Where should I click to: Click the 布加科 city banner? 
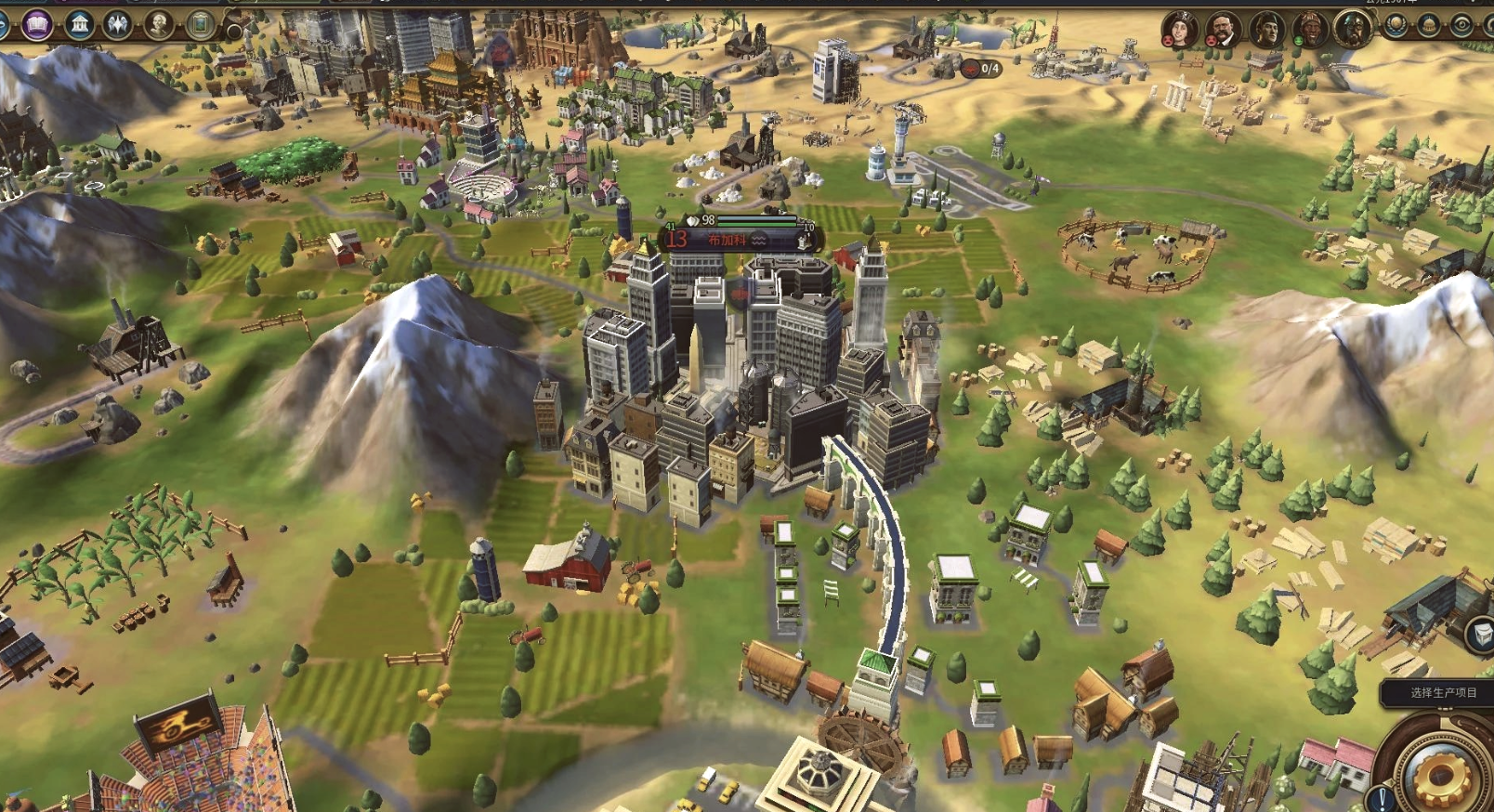coord(727,240)
